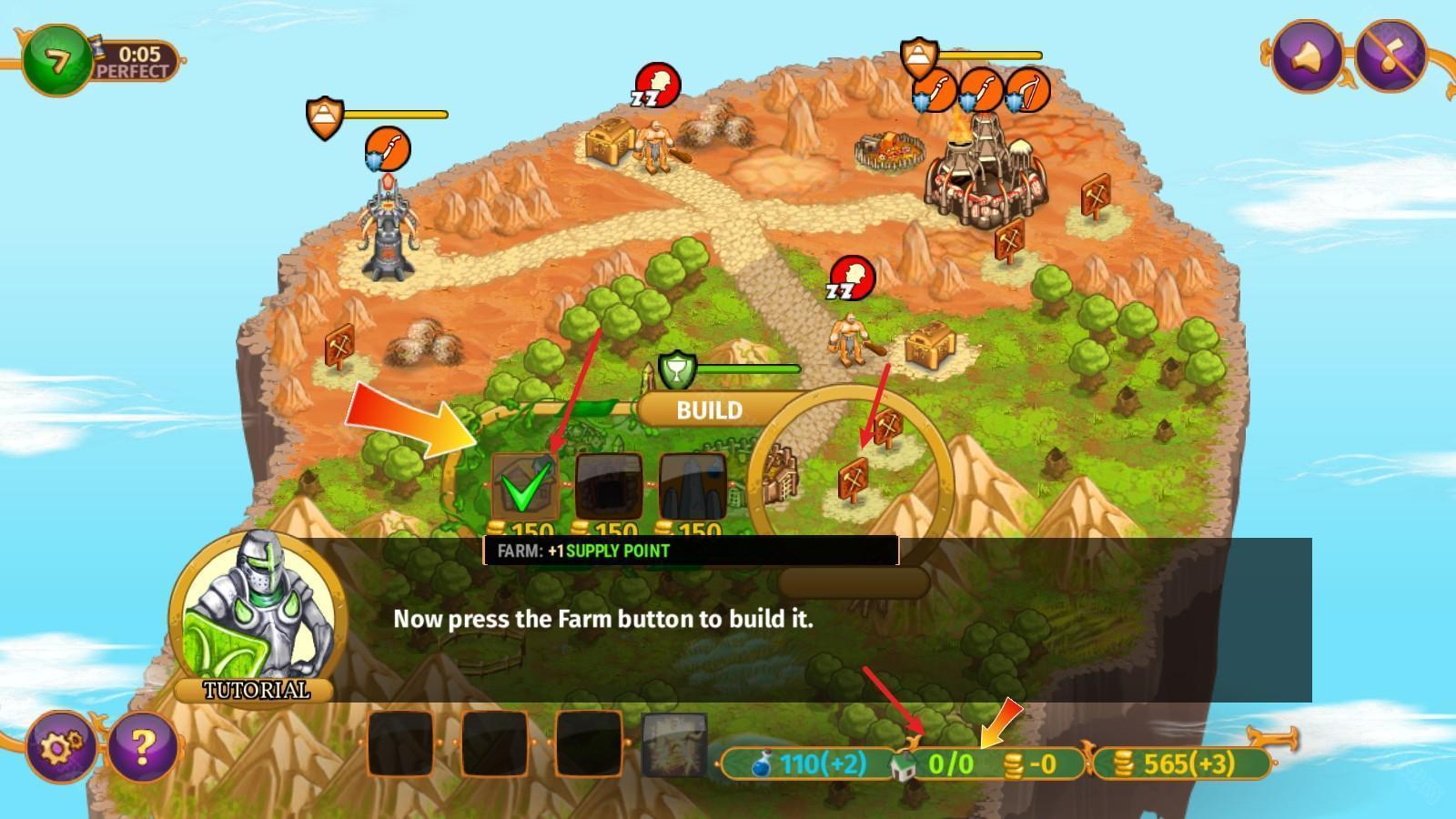Click the green level 7 orb
The image size is (1456, 819).
57,61
